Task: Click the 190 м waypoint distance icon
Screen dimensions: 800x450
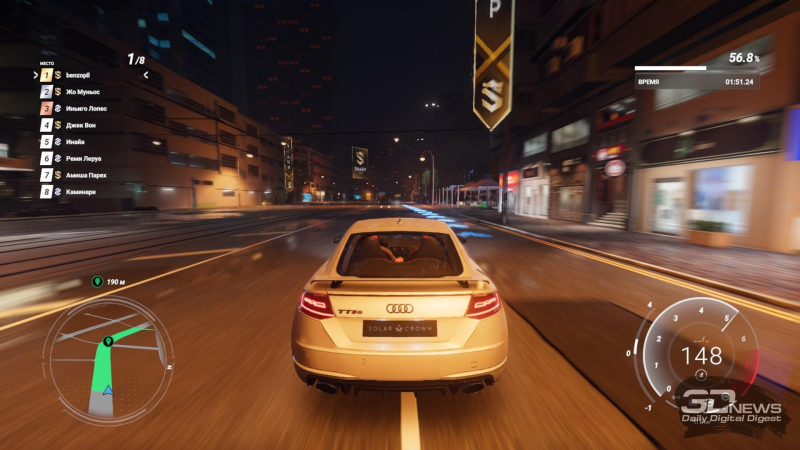Action: point(97,282)
